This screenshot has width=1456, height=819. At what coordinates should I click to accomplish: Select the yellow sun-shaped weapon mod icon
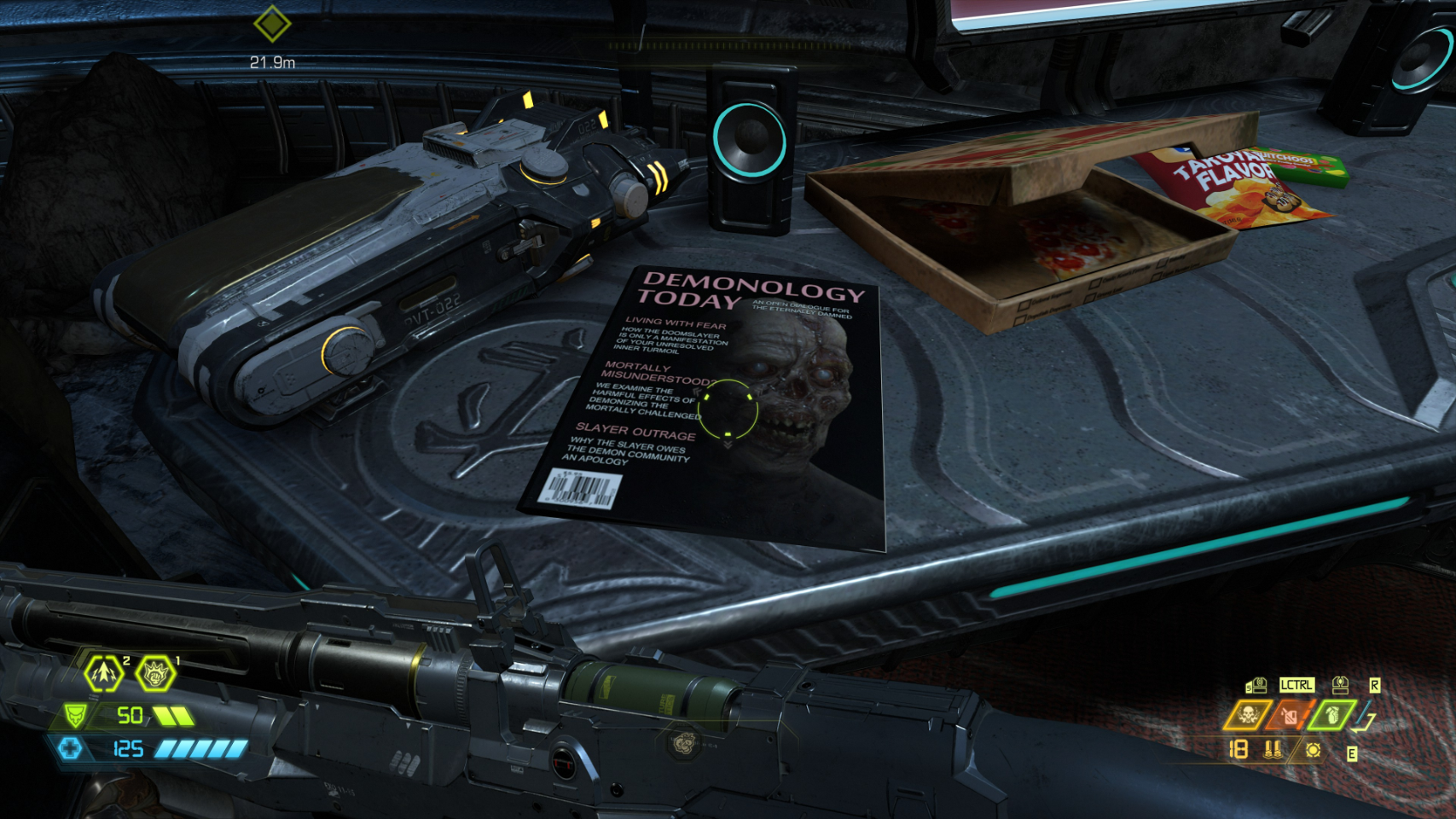click(x=1313, y=750)
